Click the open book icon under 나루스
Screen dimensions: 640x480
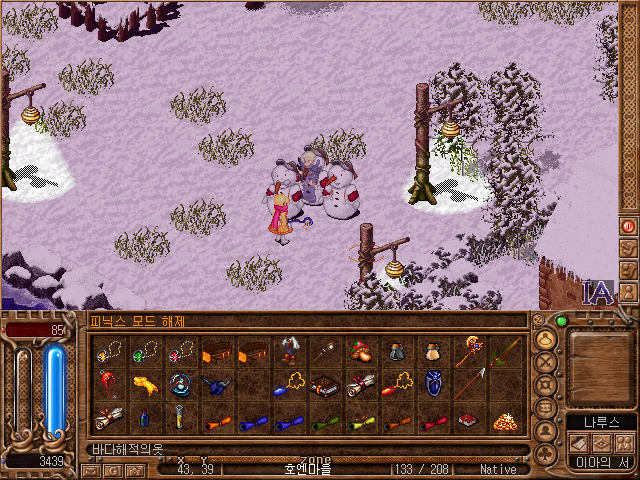[578, 442]
